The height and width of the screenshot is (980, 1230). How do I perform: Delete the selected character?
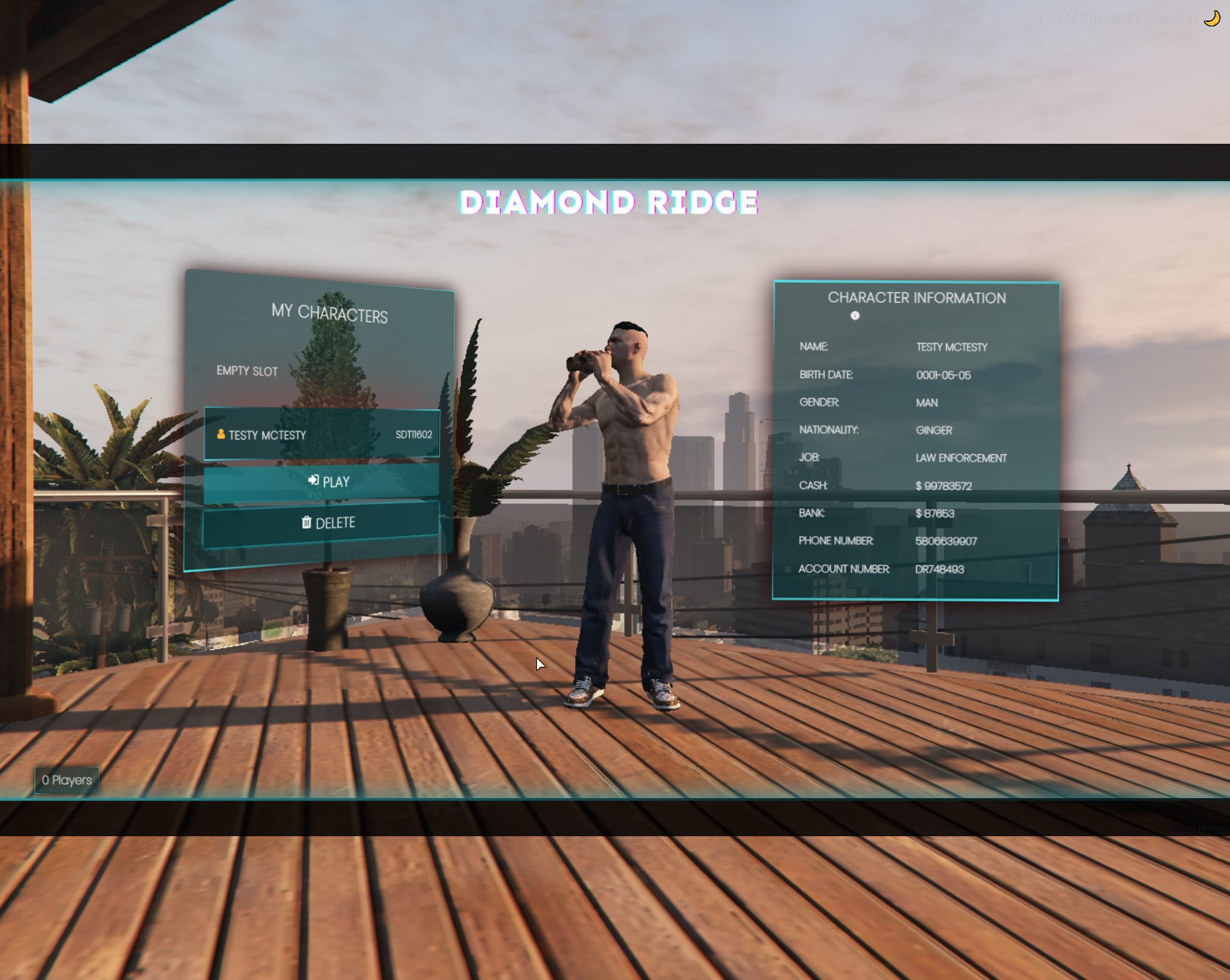[321, 523]
